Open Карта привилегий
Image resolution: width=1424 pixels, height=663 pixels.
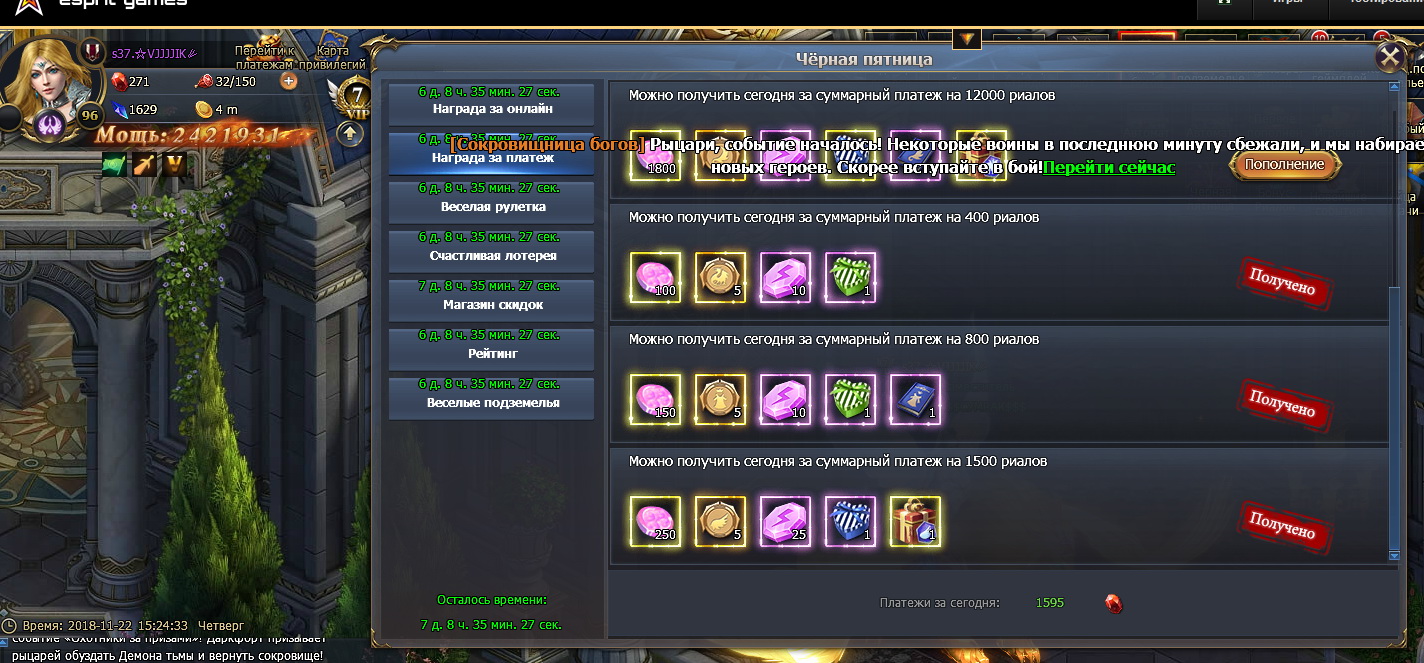pyautogui.click(x=331, y=57)
